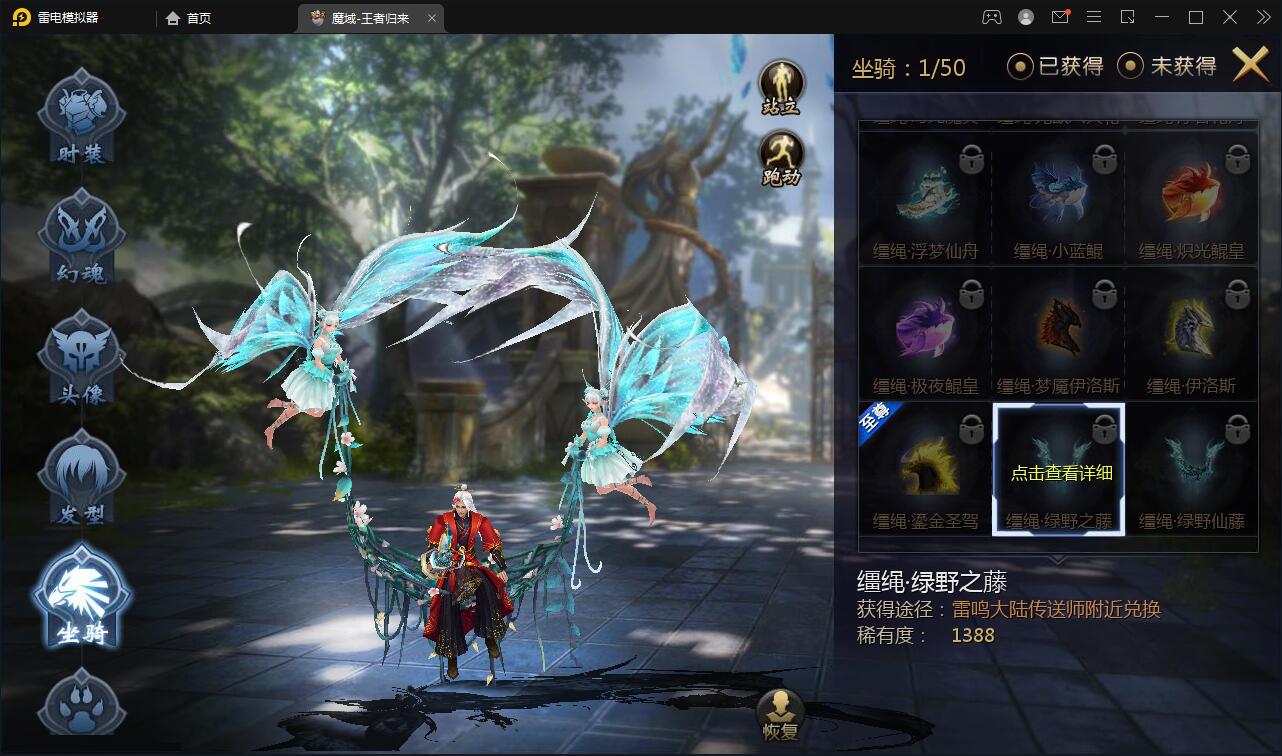Viewport: 1282px width, 756px height.
Task: Switch to the 首页 home tab
Action: (189, 18)
